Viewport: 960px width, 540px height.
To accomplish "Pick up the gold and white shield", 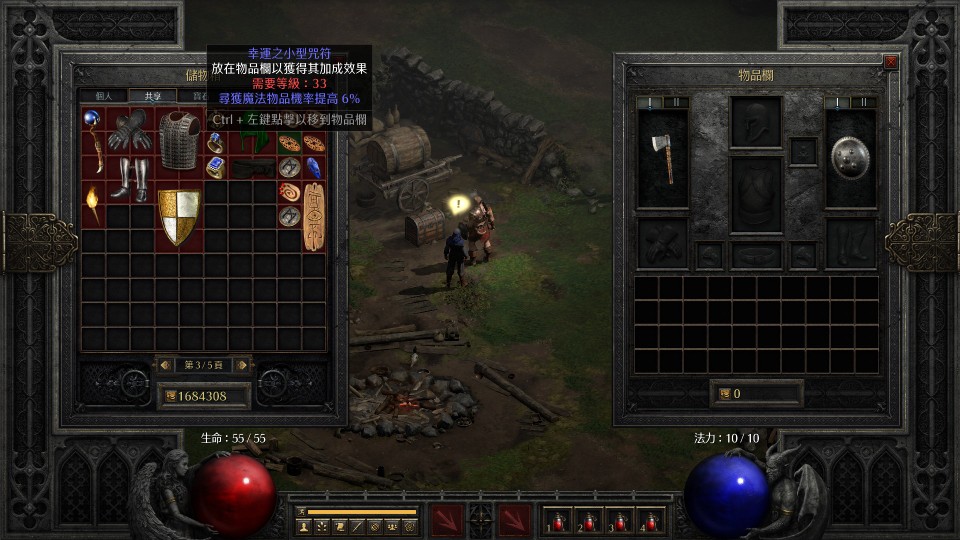I will pyautogui.click(x=179, y=216).
